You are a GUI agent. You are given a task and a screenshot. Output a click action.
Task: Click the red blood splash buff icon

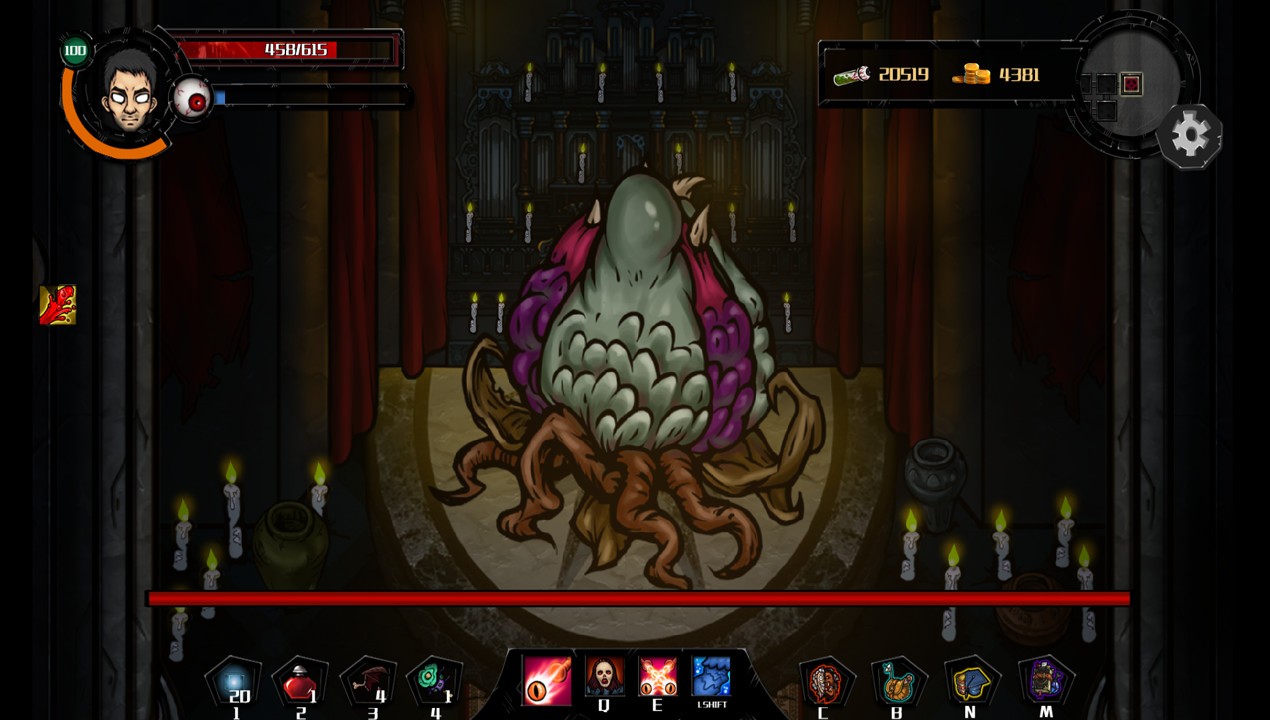point(57,305)
